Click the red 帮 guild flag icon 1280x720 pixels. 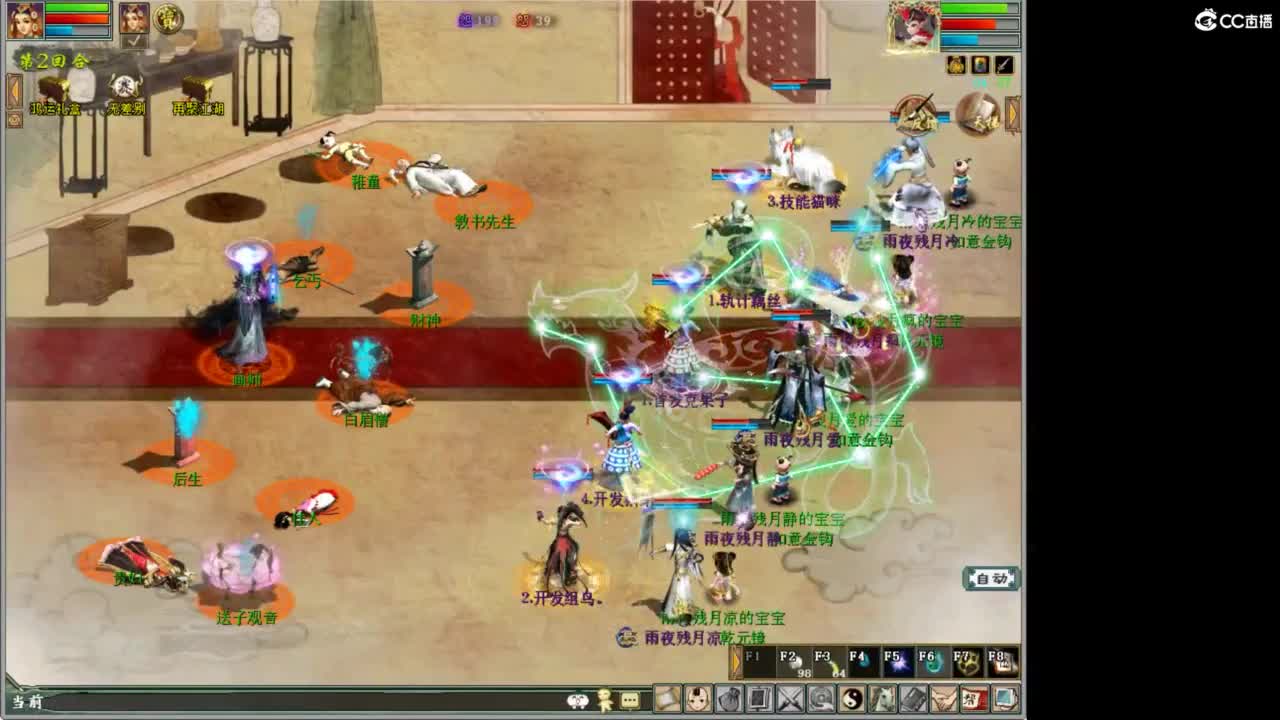(x=972, y=697)
